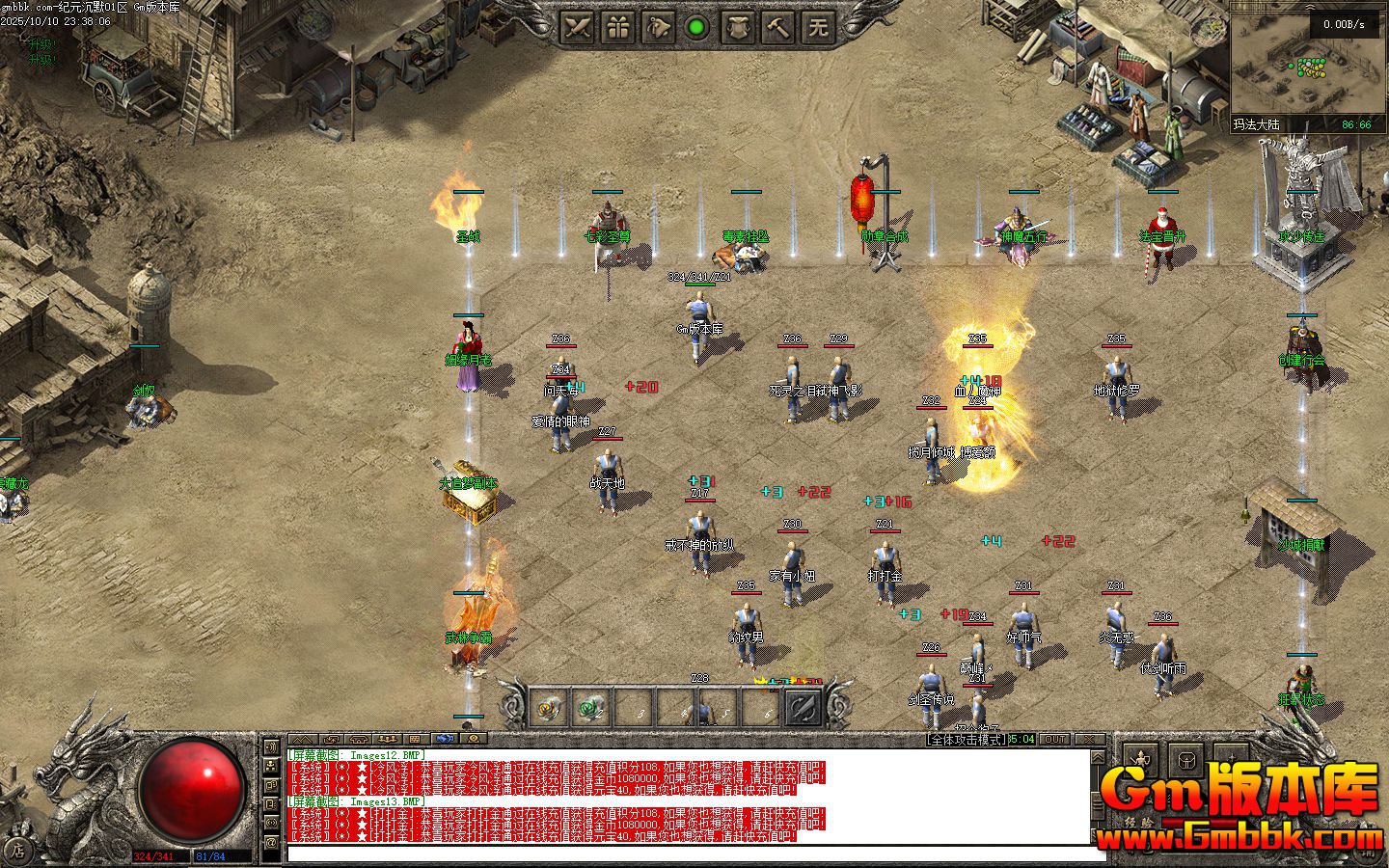
Task: Click the hammer forge icon
Action: 778,27
